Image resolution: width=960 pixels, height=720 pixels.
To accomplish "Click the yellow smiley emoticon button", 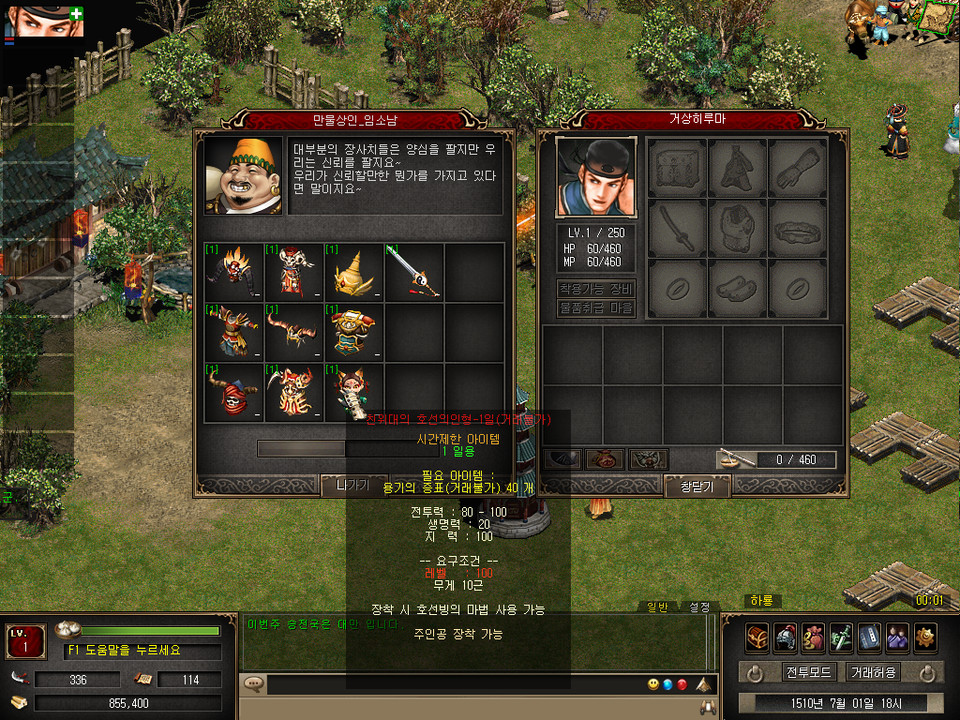I will coord(653,685).
